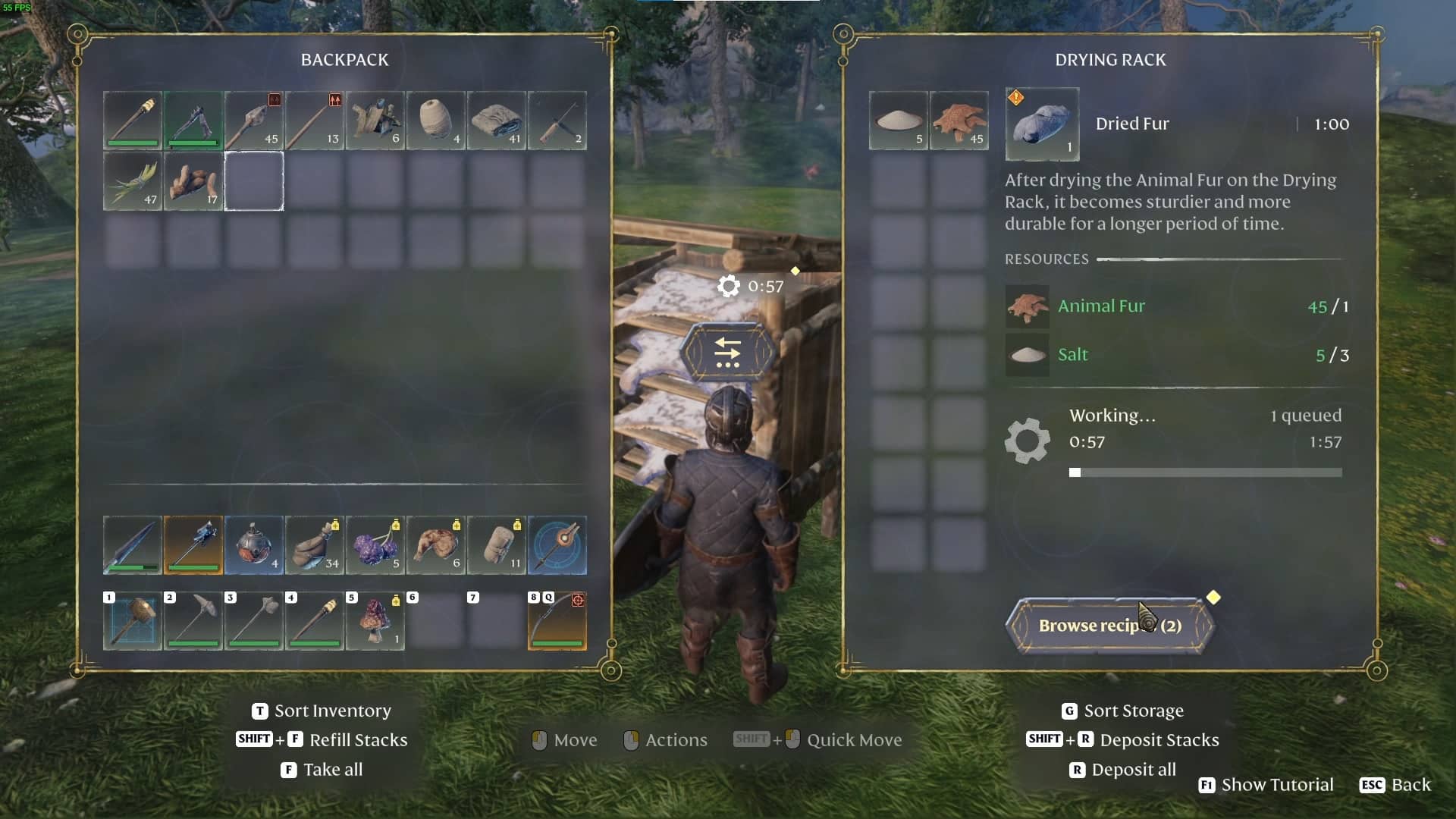Viewport: 1456px width, 819px height.
Task: Select the torch in hotbar slot 4
Action: click(315, 621)
